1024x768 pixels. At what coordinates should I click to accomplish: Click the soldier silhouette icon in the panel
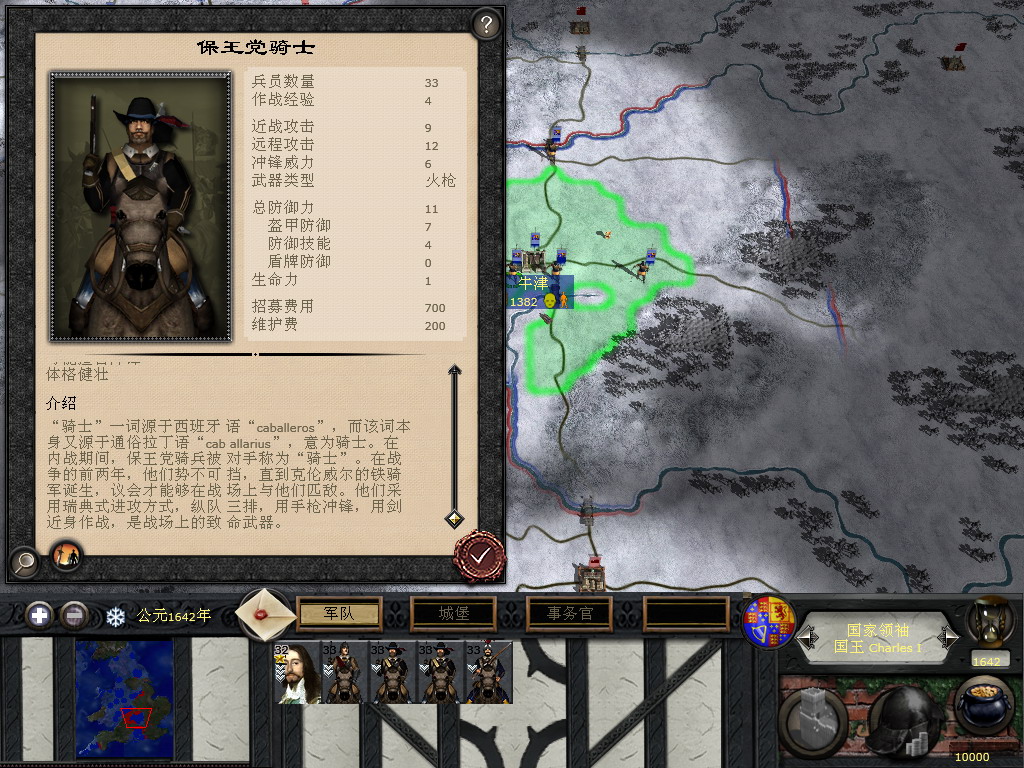point(67,556)
